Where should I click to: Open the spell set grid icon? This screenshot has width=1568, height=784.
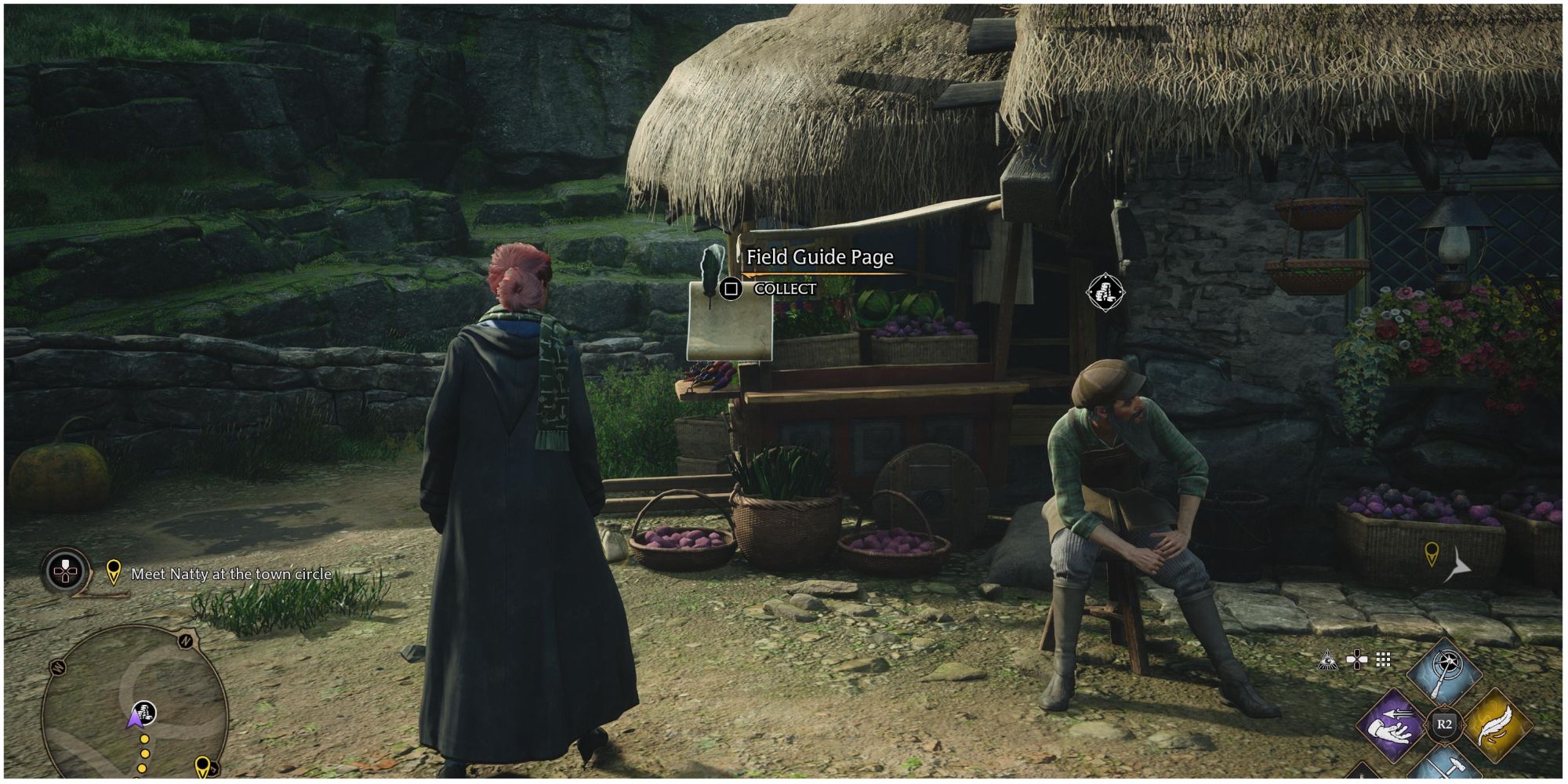1384,660
